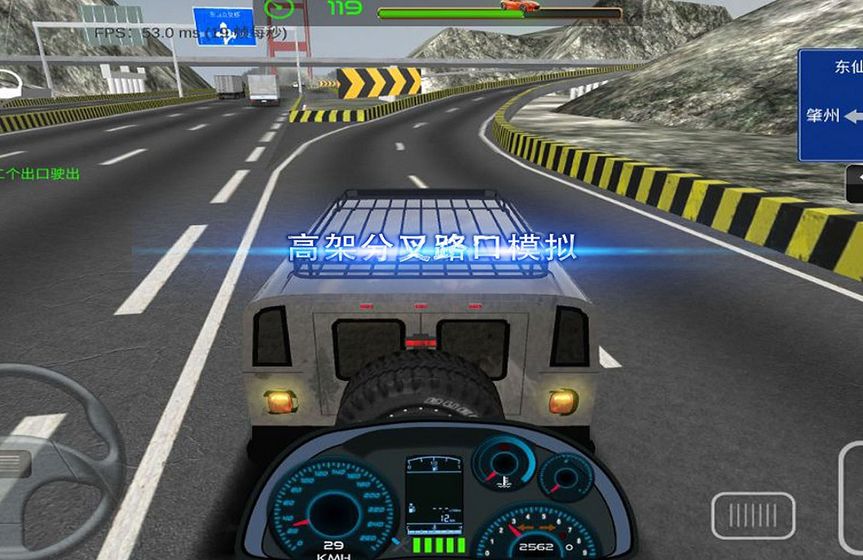Tap the brake pedal button

(x=753, y=515)
